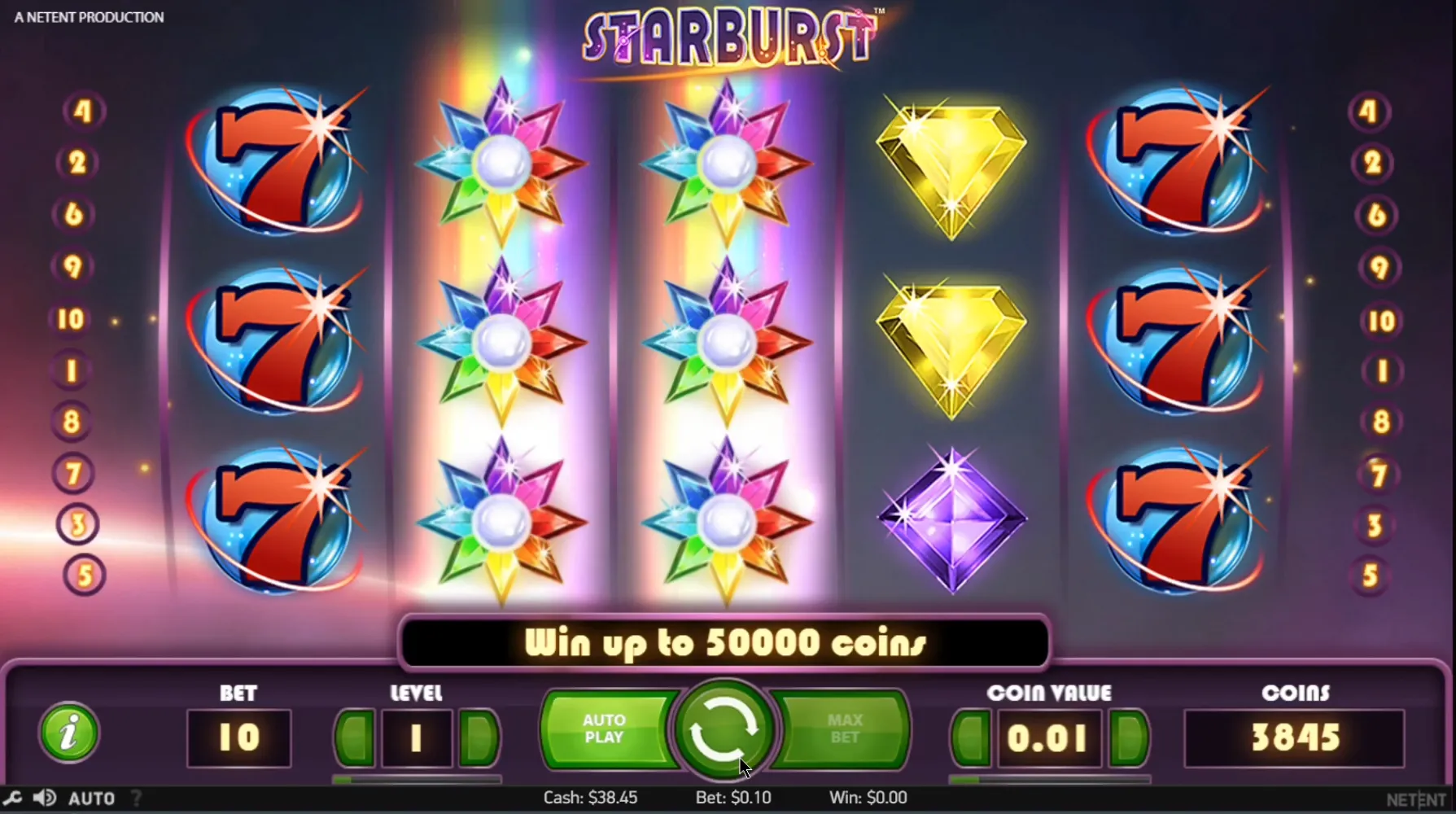The height and width of the screenshot is (814, 1456).
Task: Click the AUTO text in the bottom bar
Action: (x=91, y=799)
